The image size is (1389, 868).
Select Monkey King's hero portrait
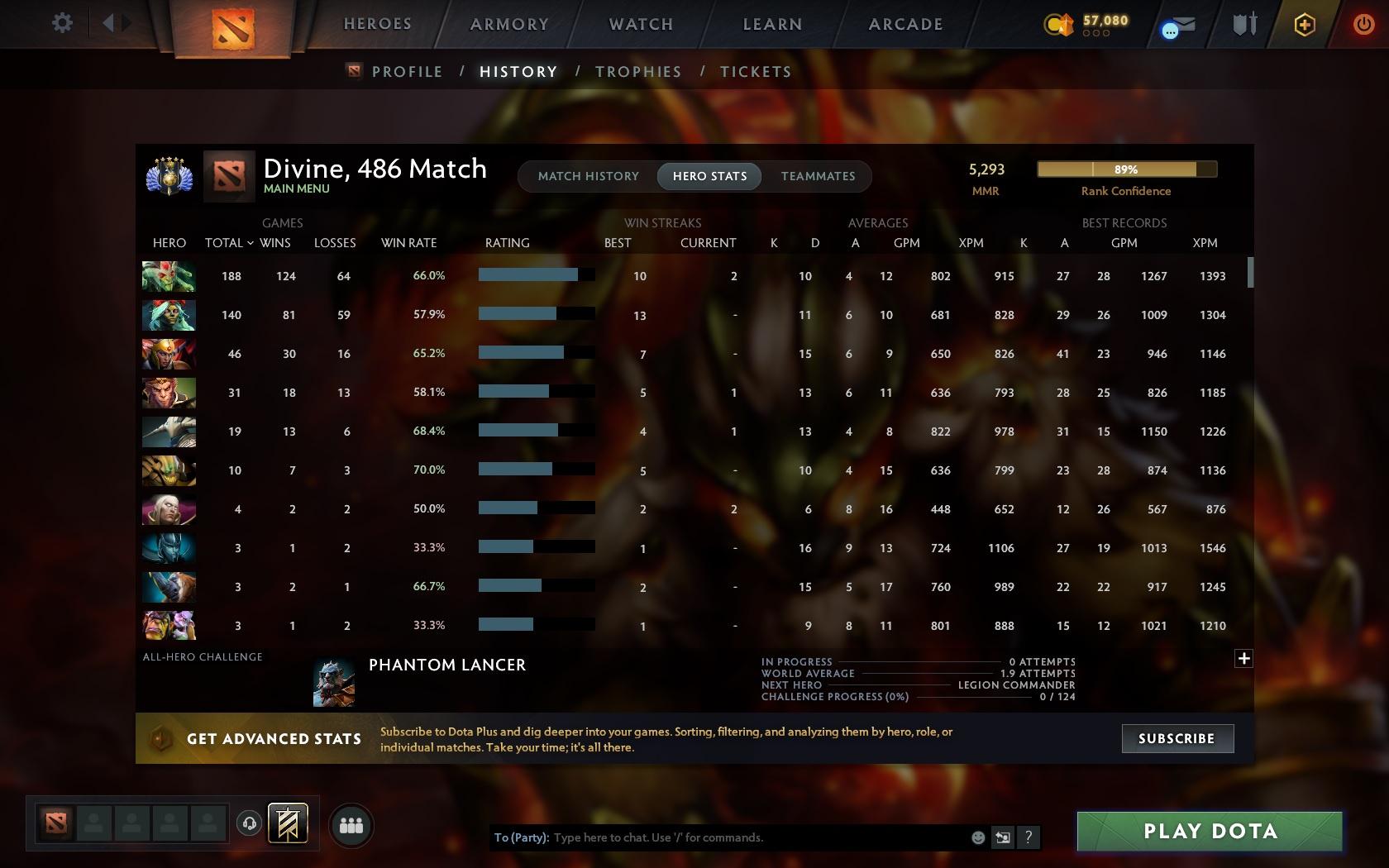[x=168, y=393]
